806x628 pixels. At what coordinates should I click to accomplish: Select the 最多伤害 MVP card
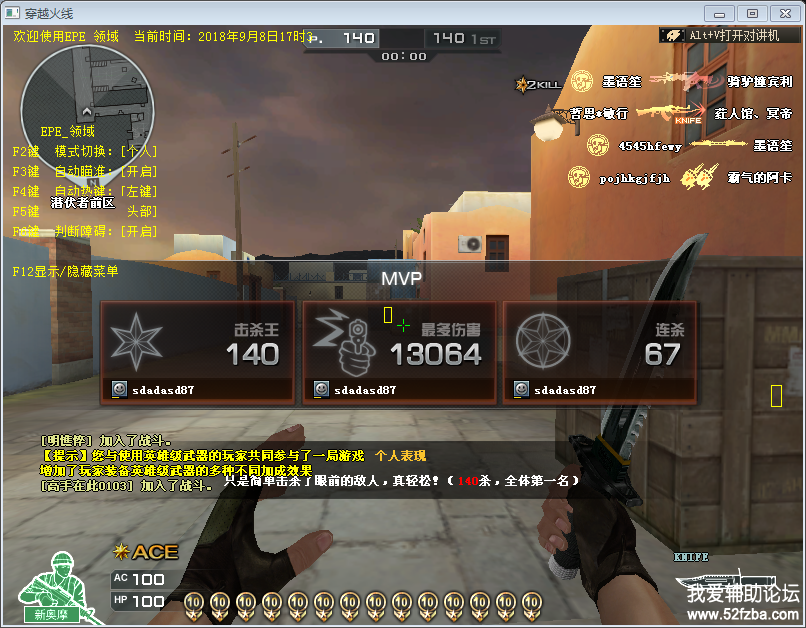400,352
